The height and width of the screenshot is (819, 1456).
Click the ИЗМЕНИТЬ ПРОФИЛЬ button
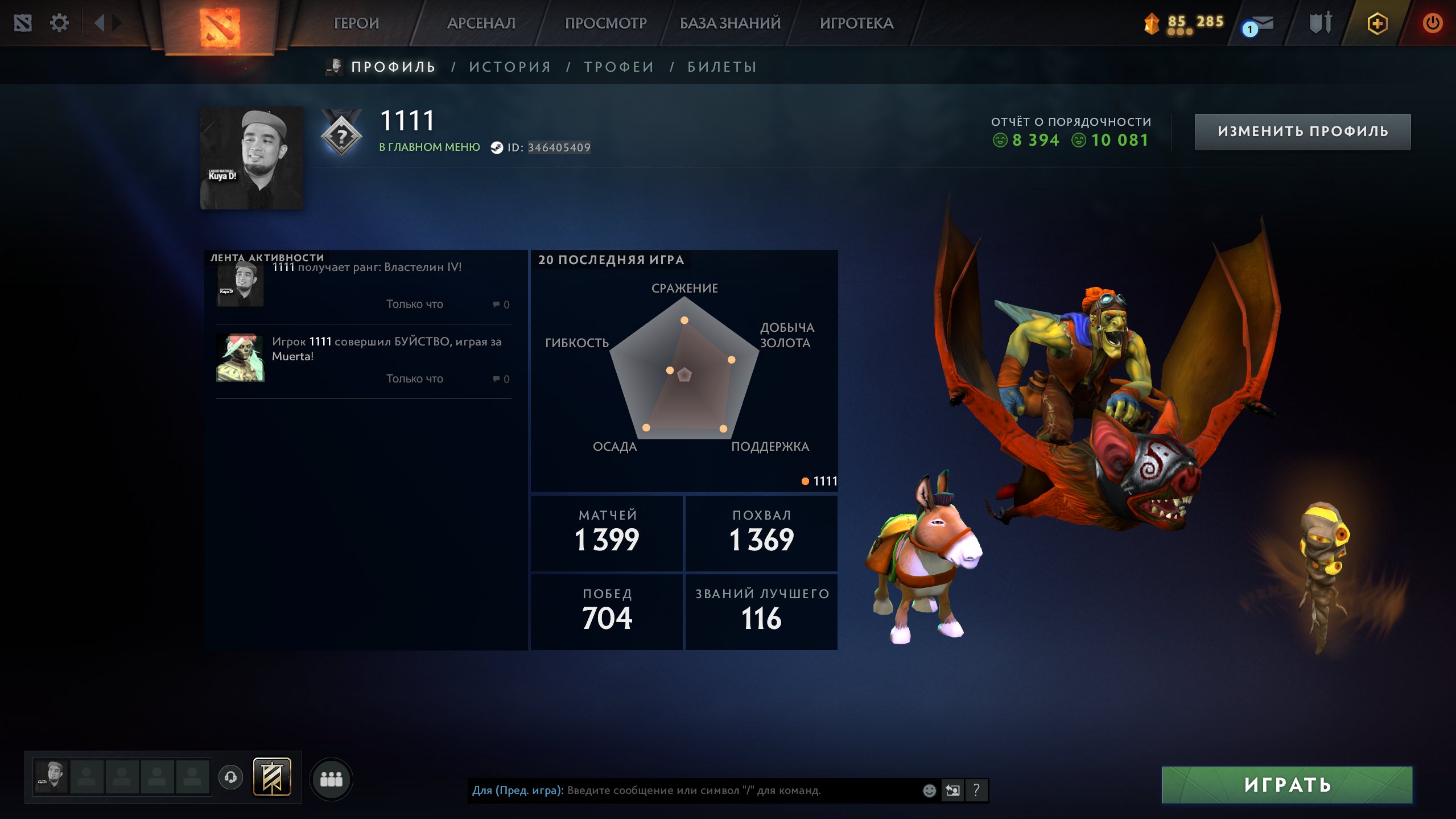1302,131
